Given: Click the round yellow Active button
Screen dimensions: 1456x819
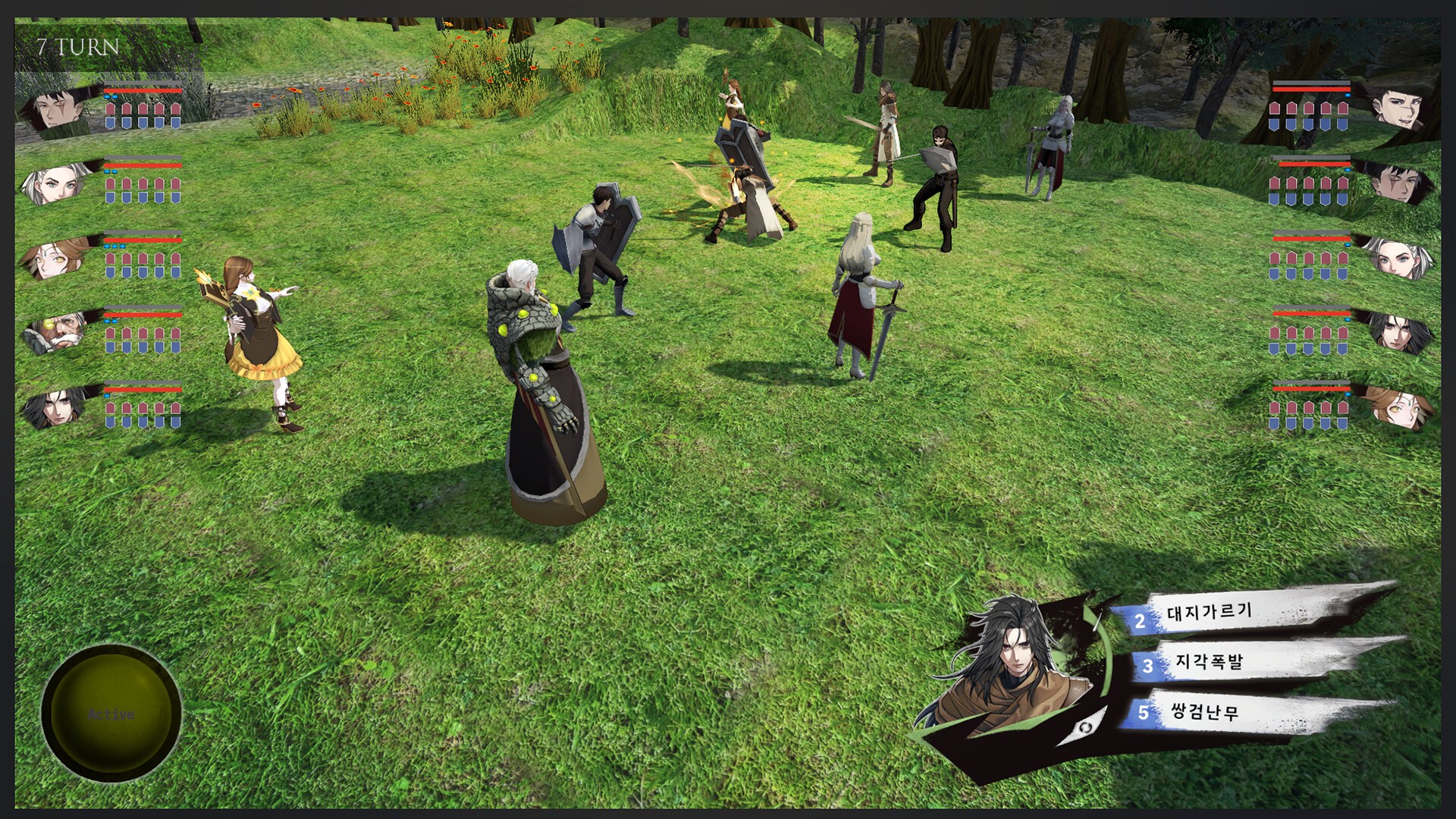Looking at the screenshot, I should point(111,714).
